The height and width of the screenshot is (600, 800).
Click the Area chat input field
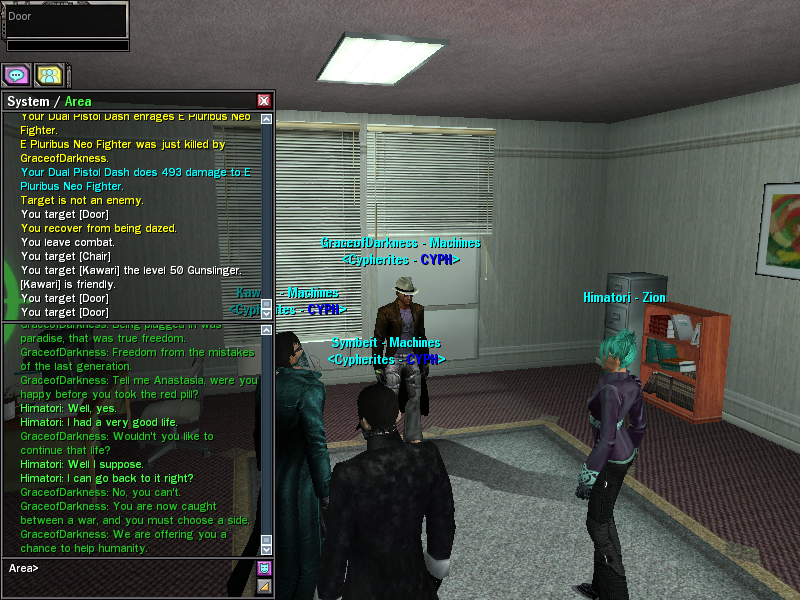pyautogui.click(x=130, y=568)
